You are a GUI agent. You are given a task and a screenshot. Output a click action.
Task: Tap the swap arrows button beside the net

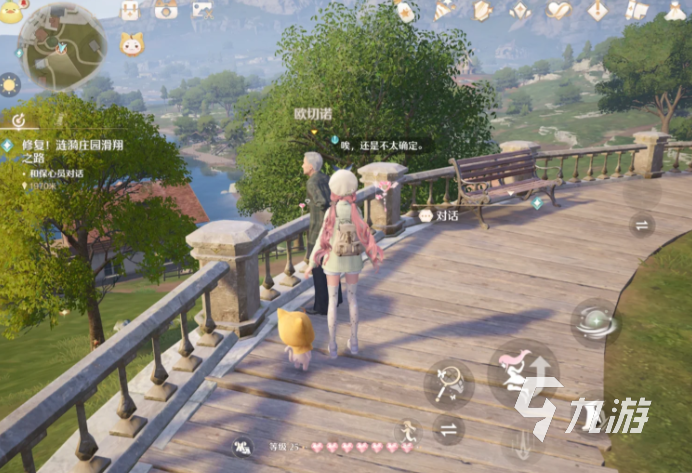[x=449, y=430]
